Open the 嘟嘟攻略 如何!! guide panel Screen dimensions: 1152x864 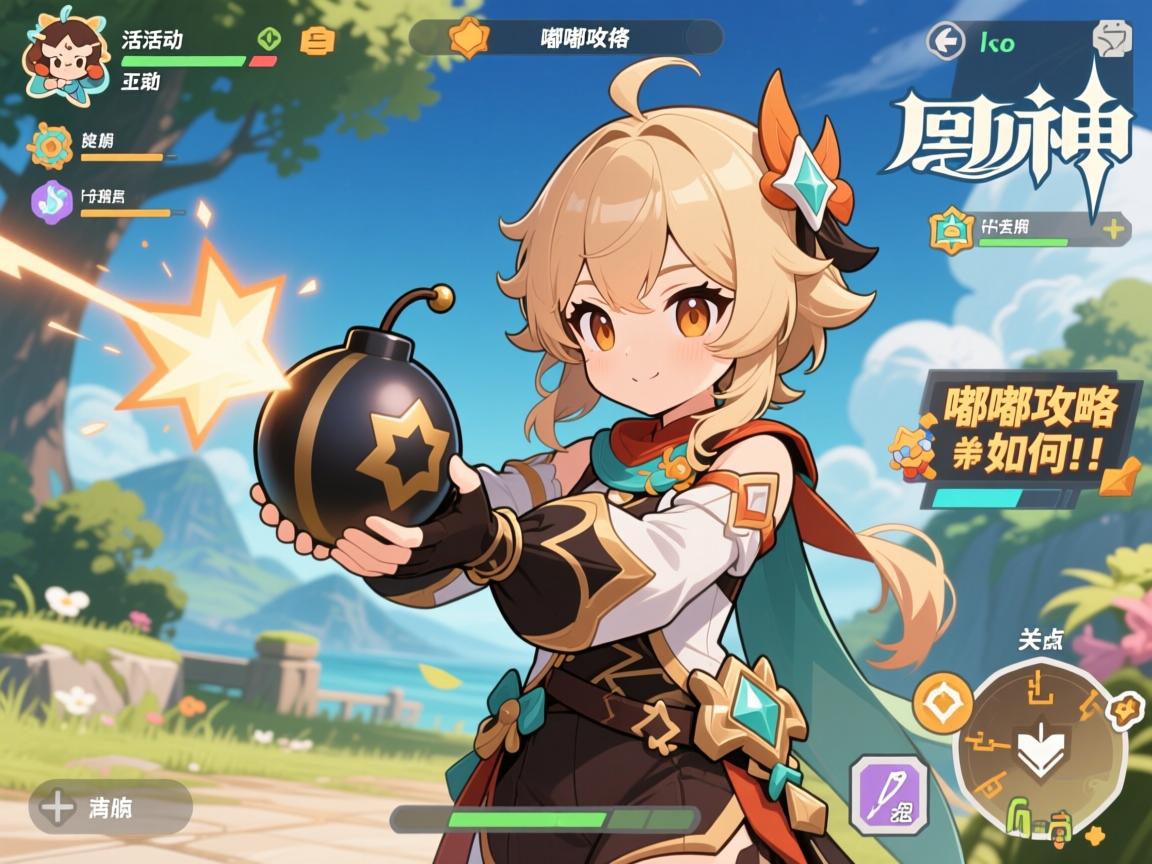[x=1029, y=432]
